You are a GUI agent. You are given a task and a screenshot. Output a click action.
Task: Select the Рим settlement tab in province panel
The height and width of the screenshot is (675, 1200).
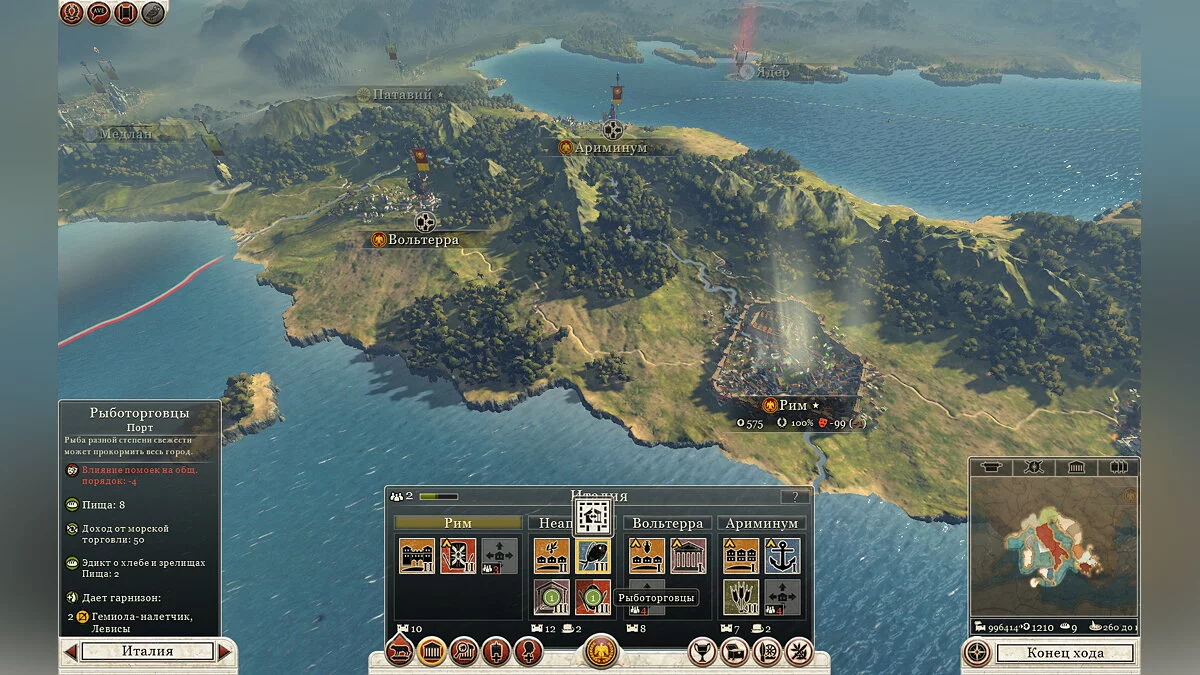coord(458,523)
